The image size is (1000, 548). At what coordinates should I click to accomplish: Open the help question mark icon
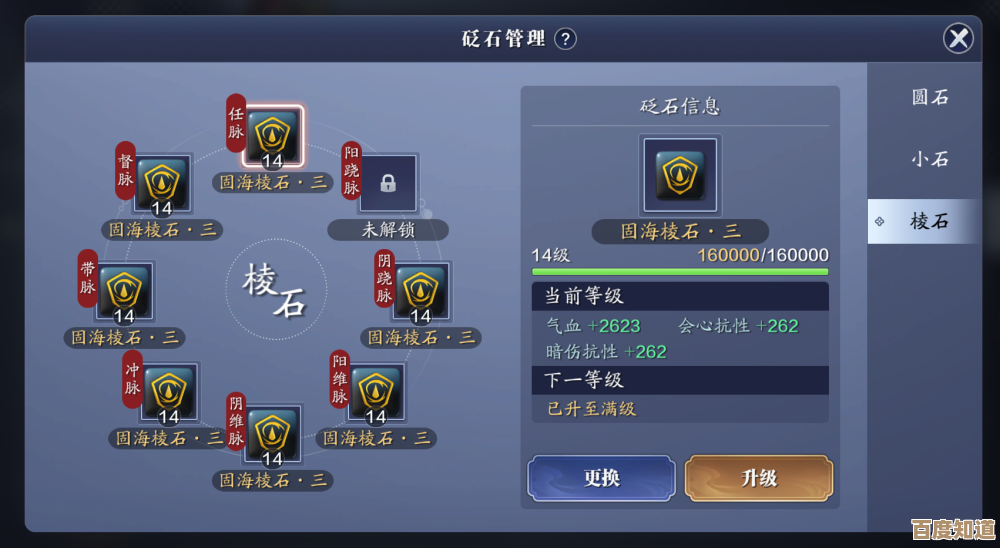(x=566, y=39)
